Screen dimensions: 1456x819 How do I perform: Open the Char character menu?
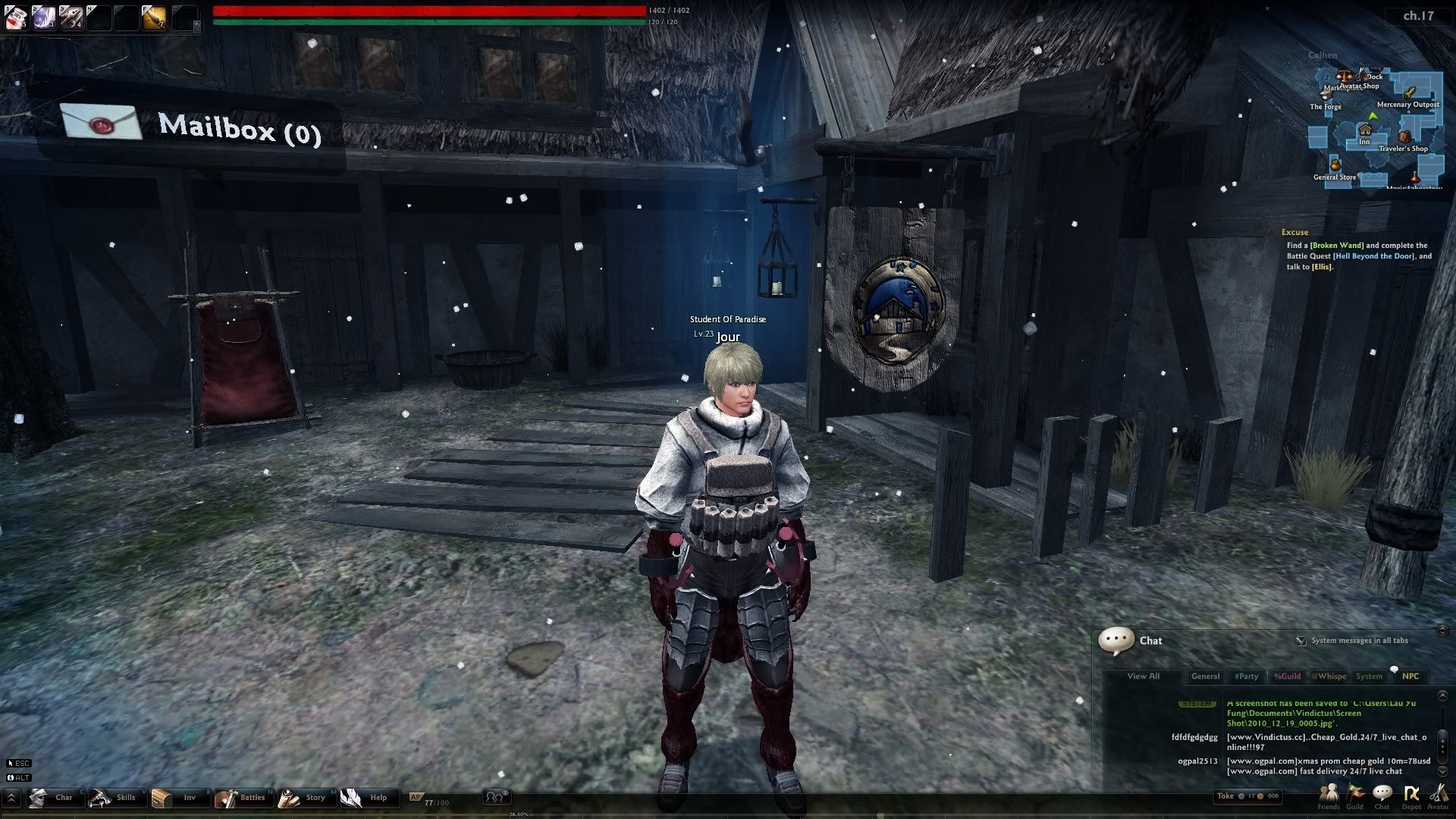click(52, 798)
